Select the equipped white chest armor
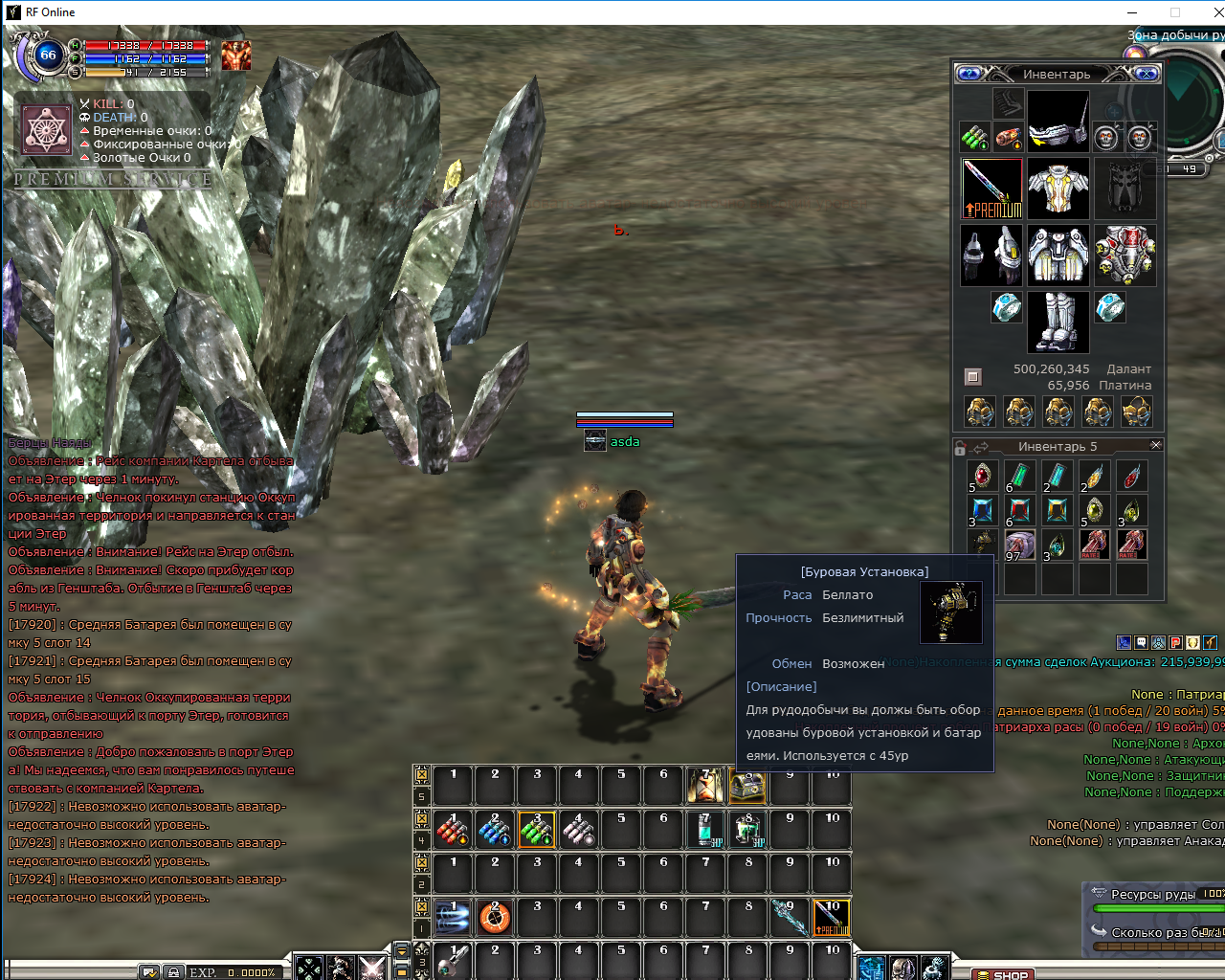 pyautogui.click(x=1058, y=189)
